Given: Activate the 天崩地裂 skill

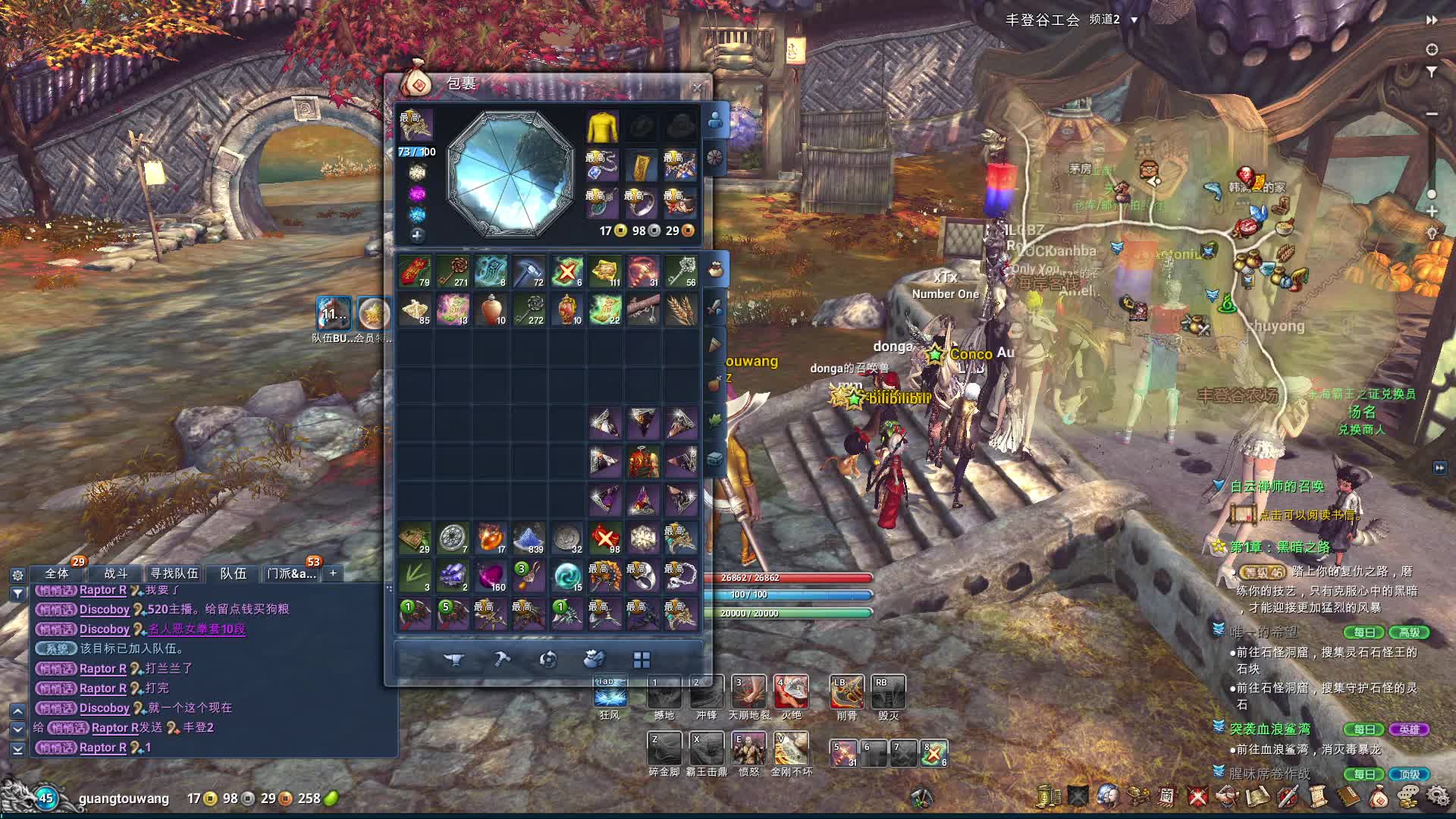Looking at the screenshot, I should pos(748,692).
